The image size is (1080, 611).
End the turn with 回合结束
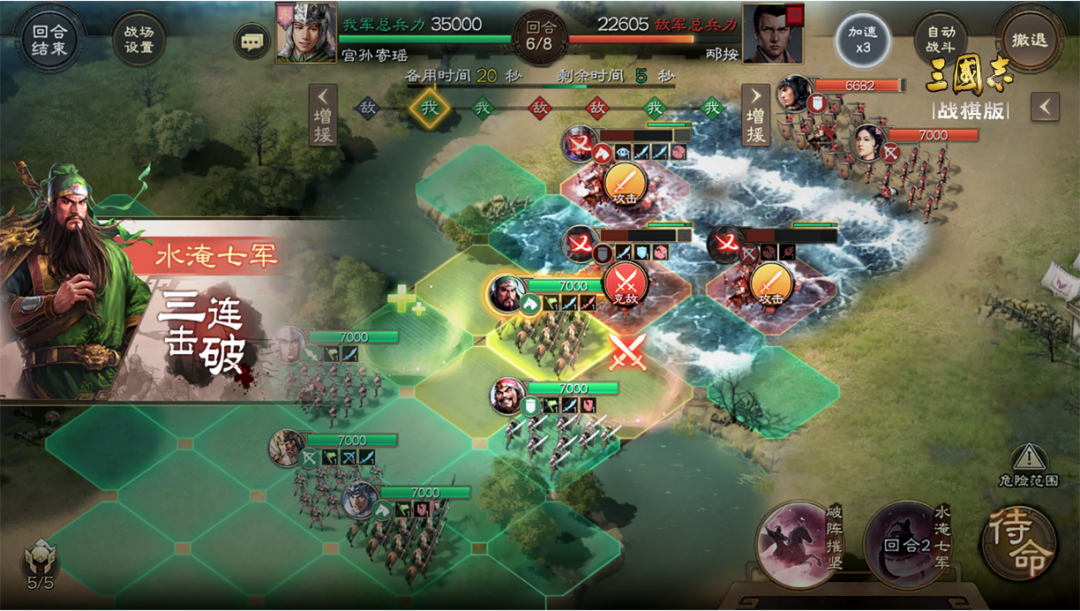tap(47, 41)
